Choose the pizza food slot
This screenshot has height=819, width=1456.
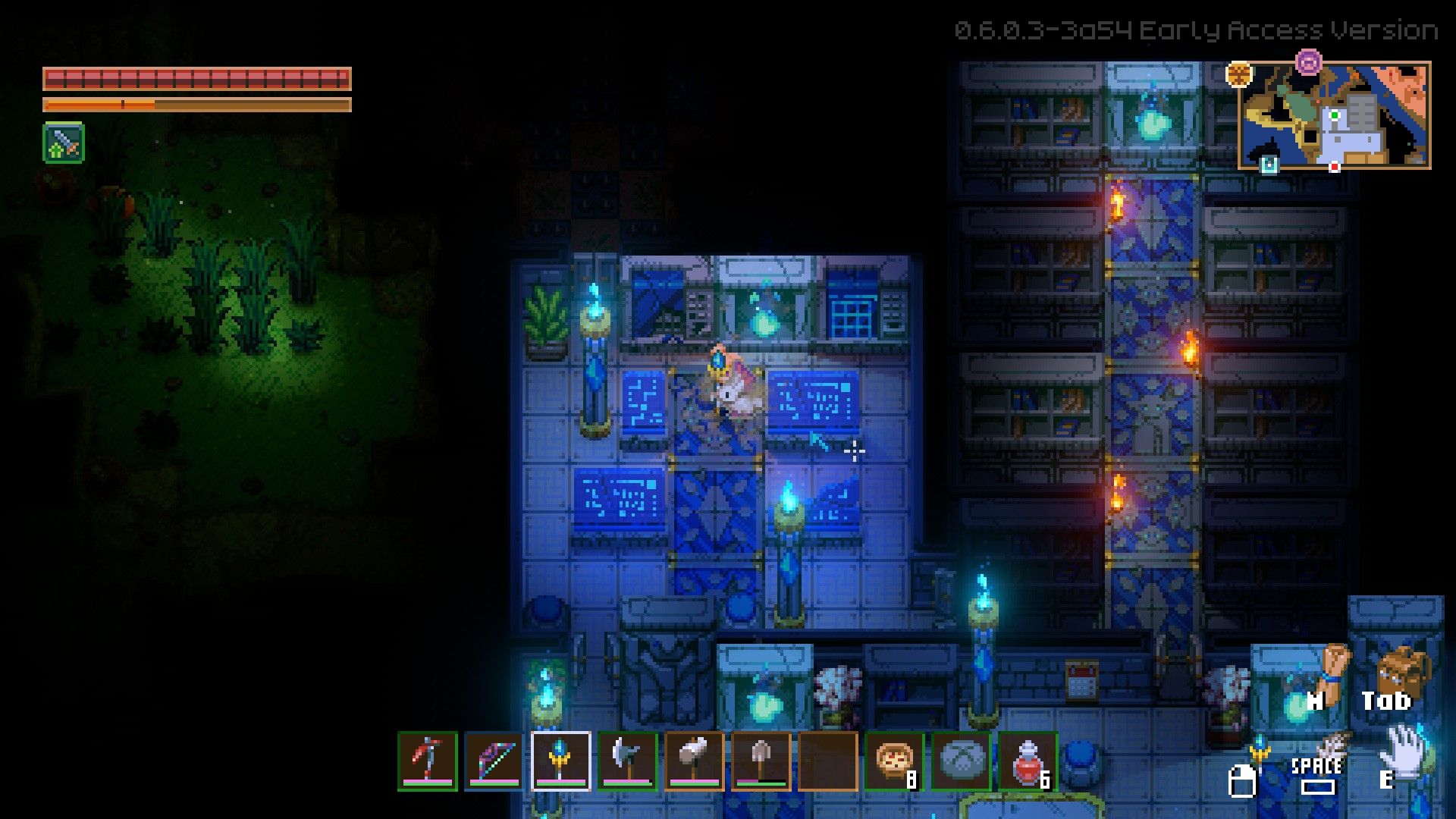pyautogui.click(x=894, y=761)
